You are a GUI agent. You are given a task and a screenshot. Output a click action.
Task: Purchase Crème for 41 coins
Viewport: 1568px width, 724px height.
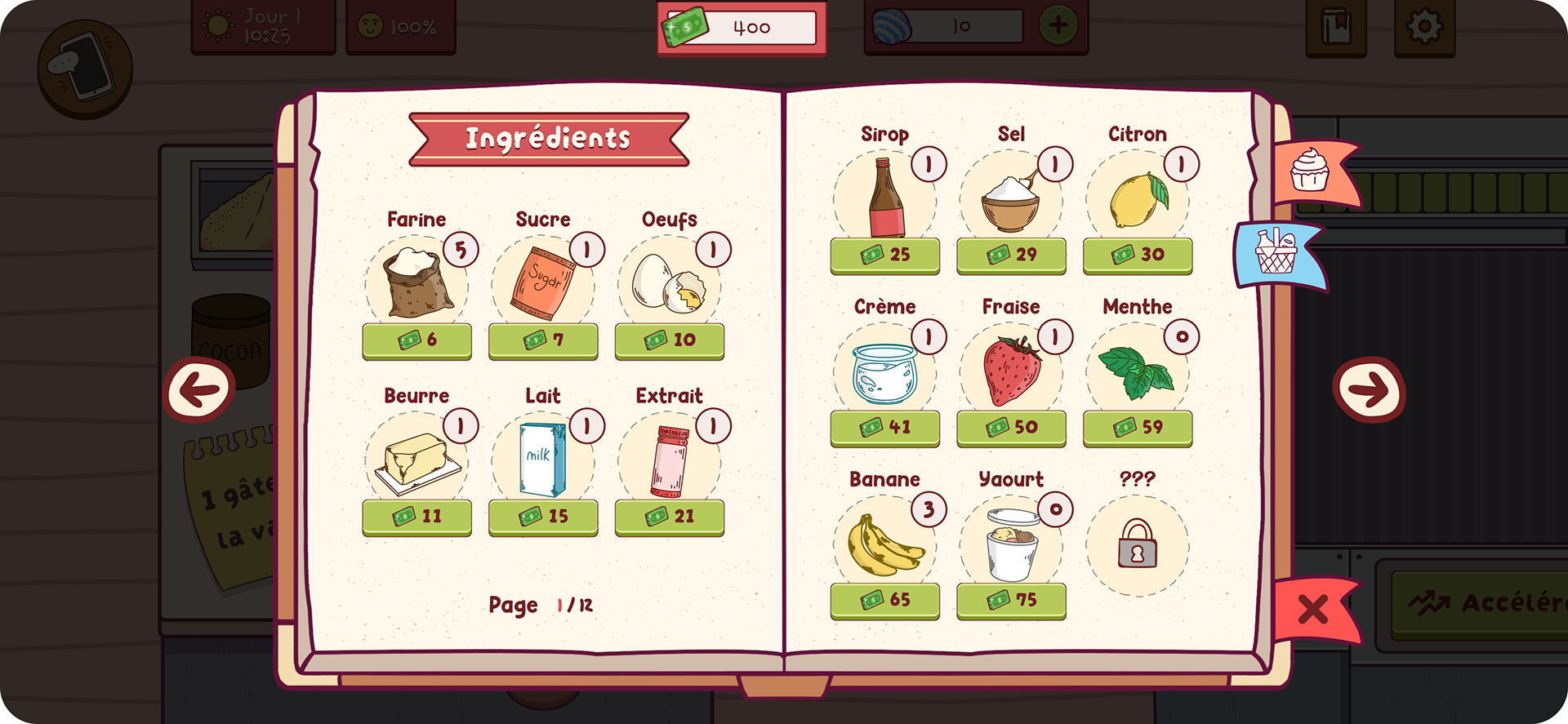coord(884,428)
